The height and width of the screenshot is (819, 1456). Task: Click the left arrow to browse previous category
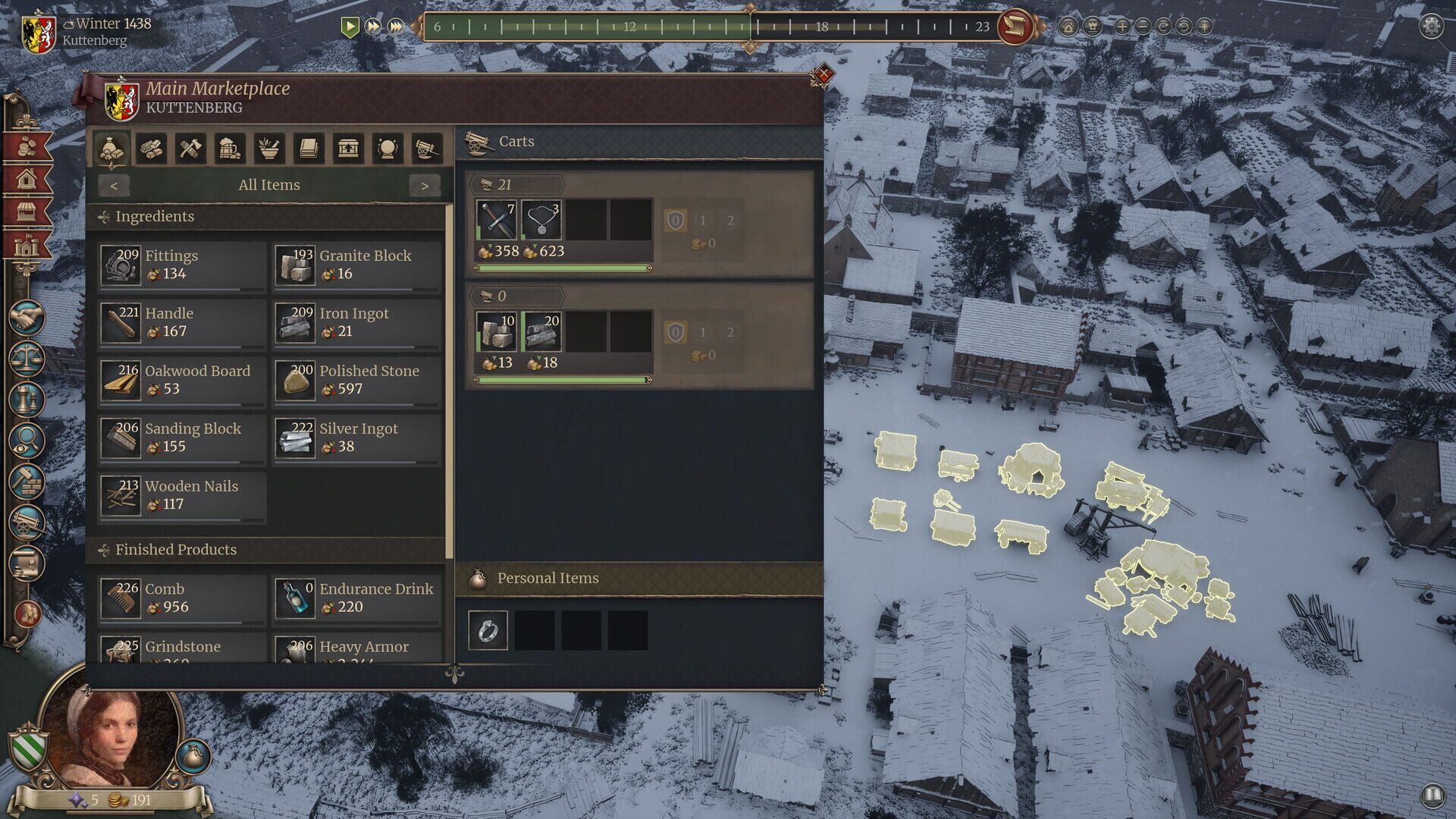click(114, 185)
